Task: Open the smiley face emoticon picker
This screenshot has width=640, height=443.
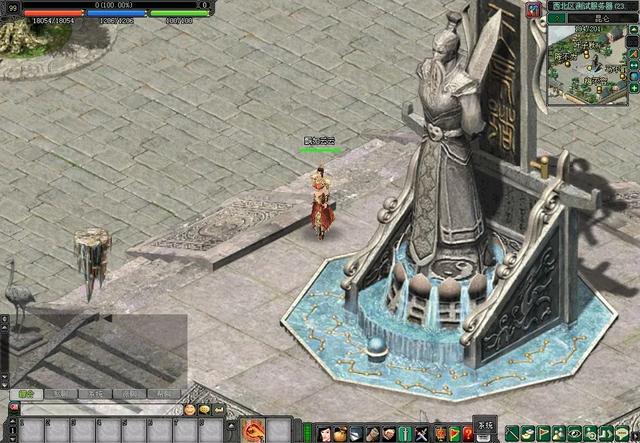Action: coord(190,410)
